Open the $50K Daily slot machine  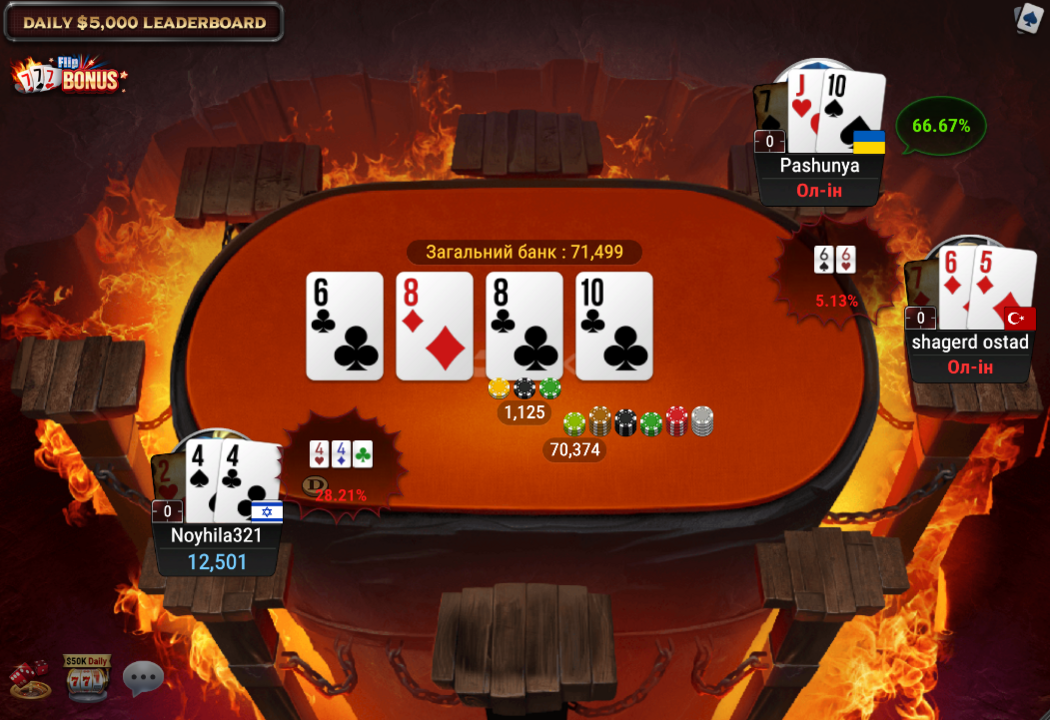coord(87,677)
